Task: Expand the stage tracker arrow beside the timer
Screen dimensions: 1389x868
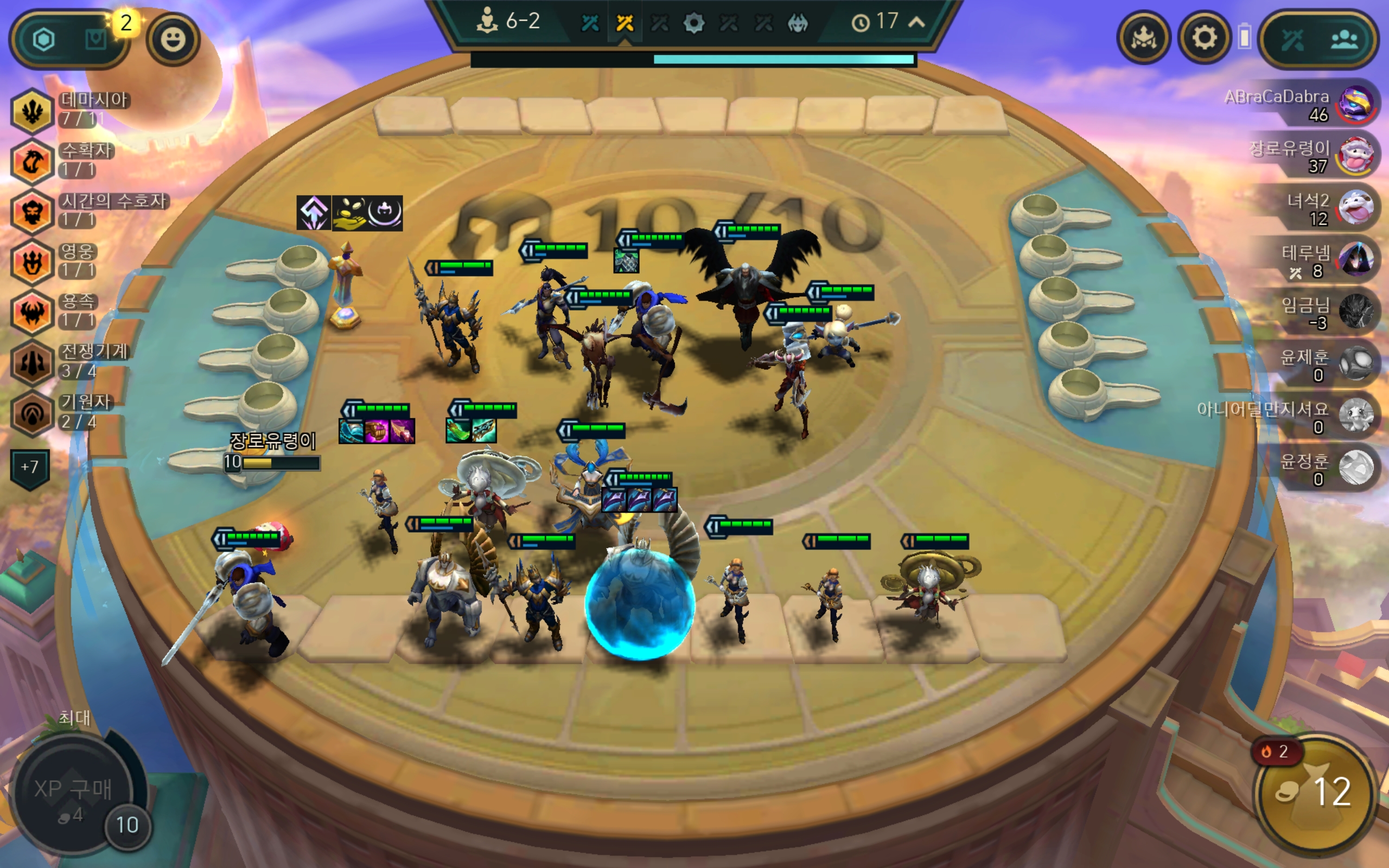Action: 916,22
